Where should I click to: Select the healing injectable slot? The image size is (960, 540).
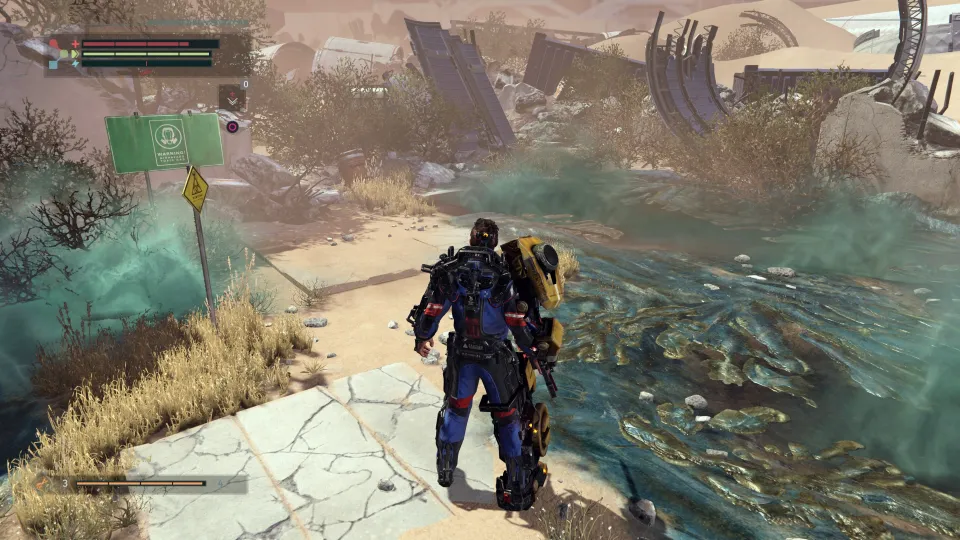[x=232, y=97]
